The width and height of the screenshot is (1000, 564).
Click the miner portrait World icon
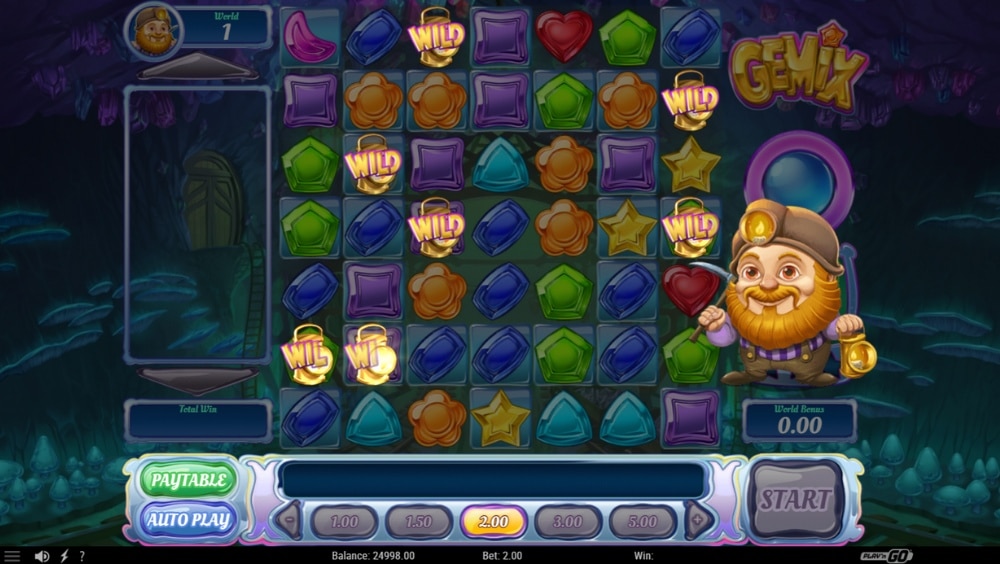point(153,32)
